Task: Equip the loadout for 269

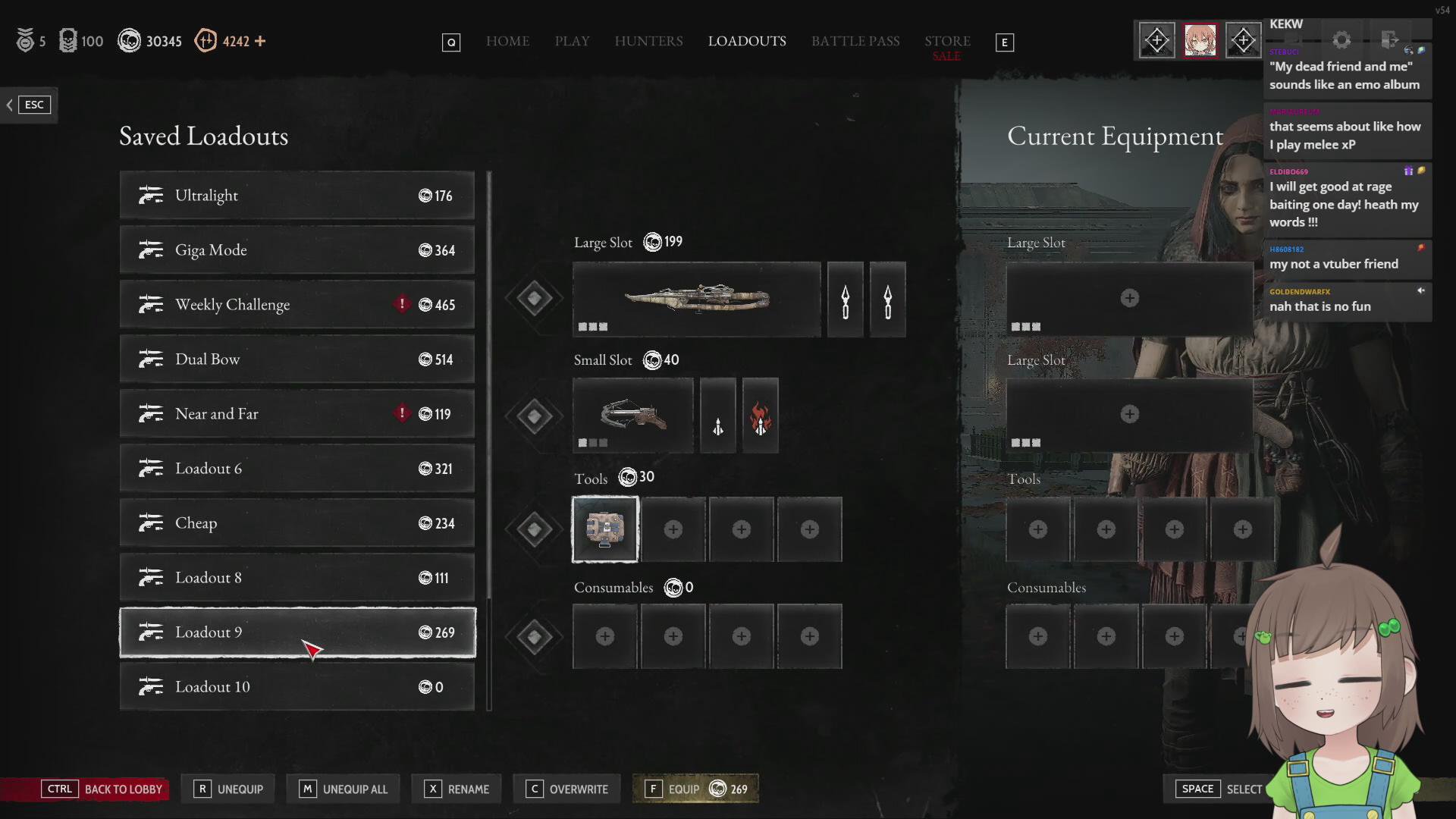Action: (695, 789)
